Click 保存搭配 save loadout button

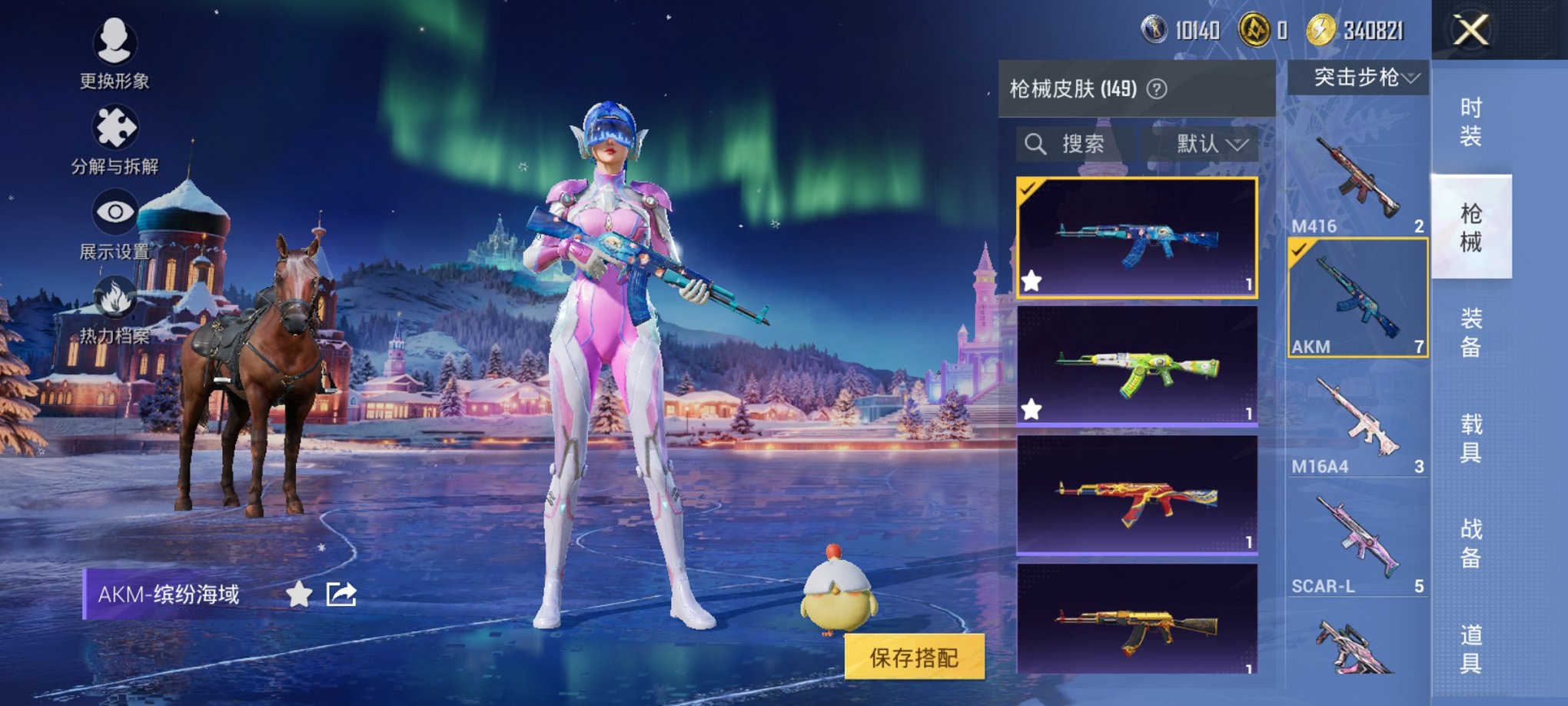pos(914,658)
